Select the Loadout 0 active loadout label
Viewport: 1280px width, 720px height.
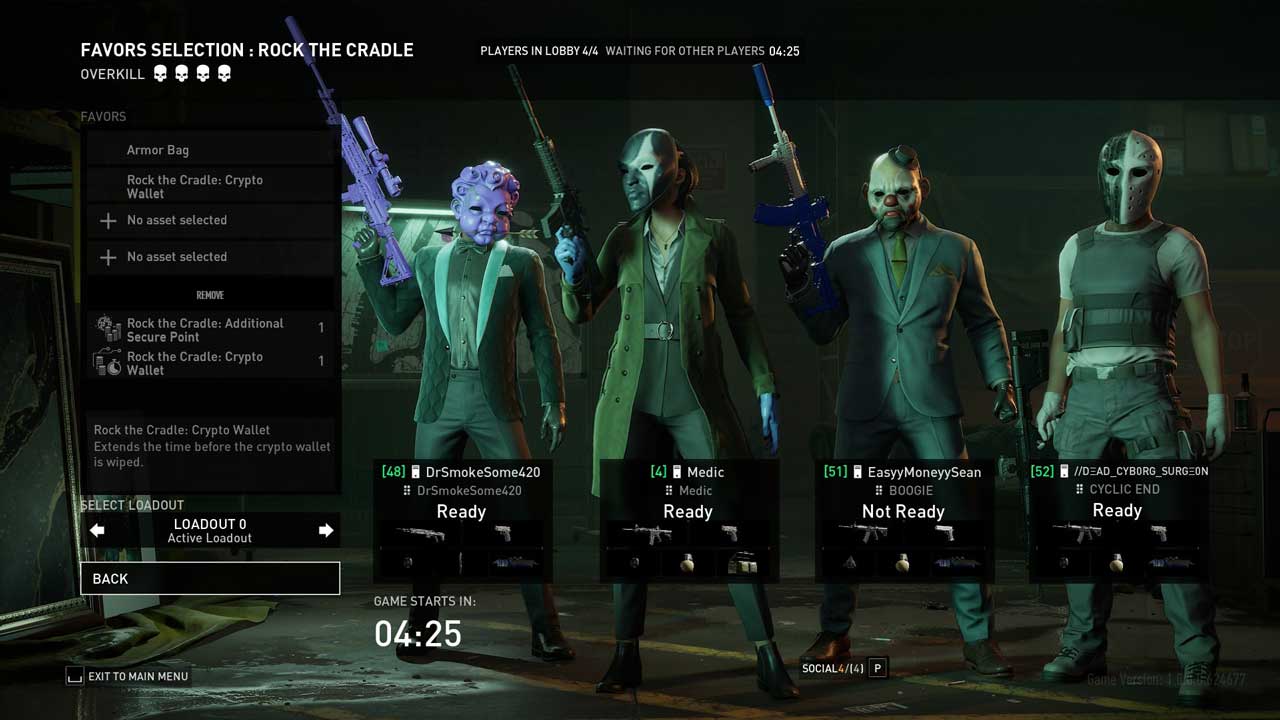click(x=210, y=530)
